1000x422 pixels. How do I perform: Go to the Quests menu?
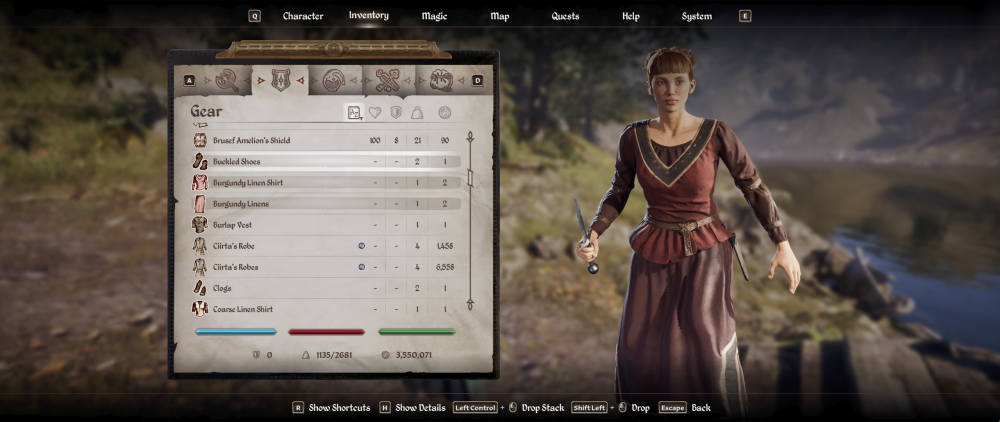tap(565, 16)
